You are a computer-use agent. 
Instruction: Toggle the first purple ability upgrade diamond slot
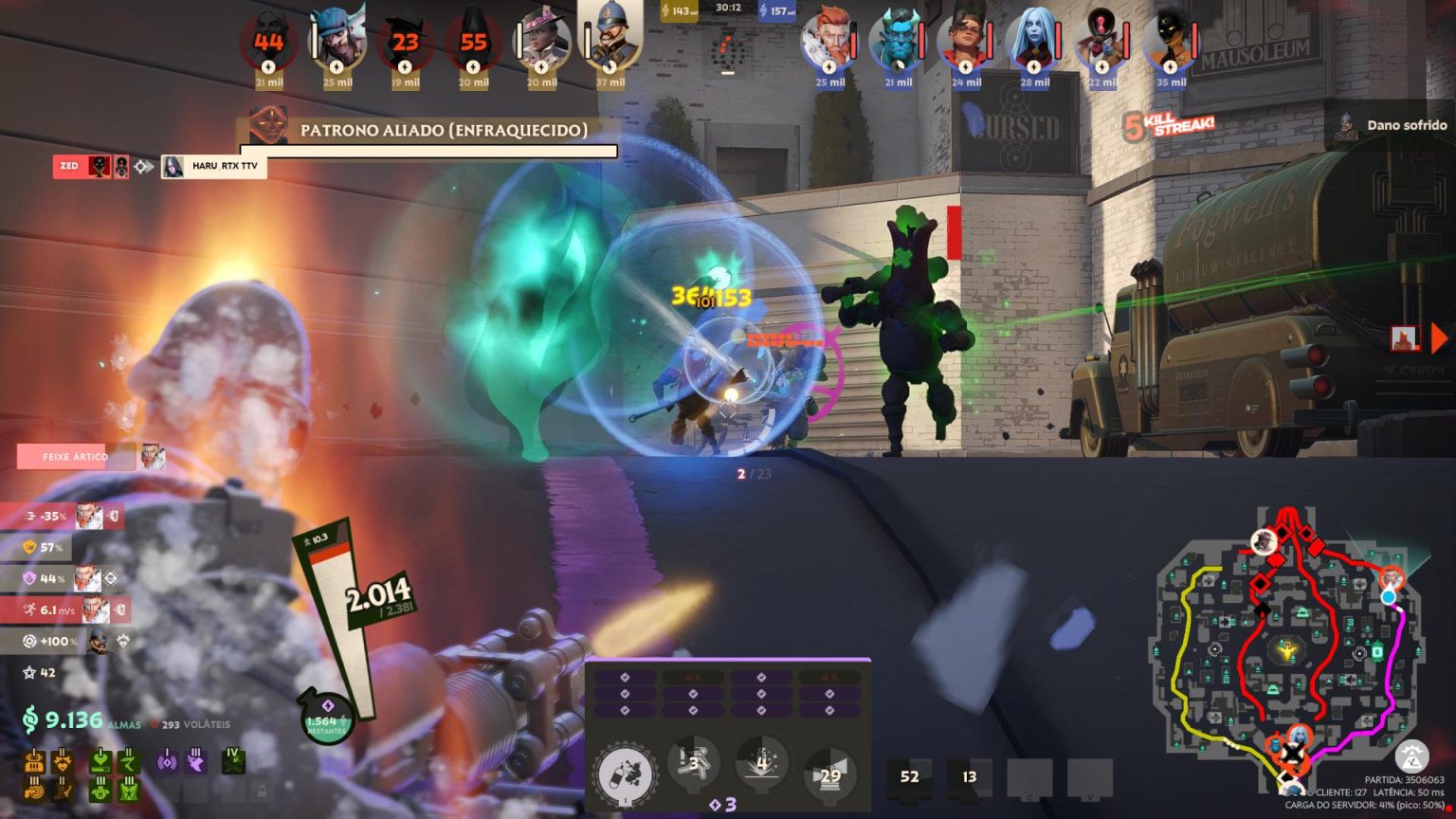[625, 677]
